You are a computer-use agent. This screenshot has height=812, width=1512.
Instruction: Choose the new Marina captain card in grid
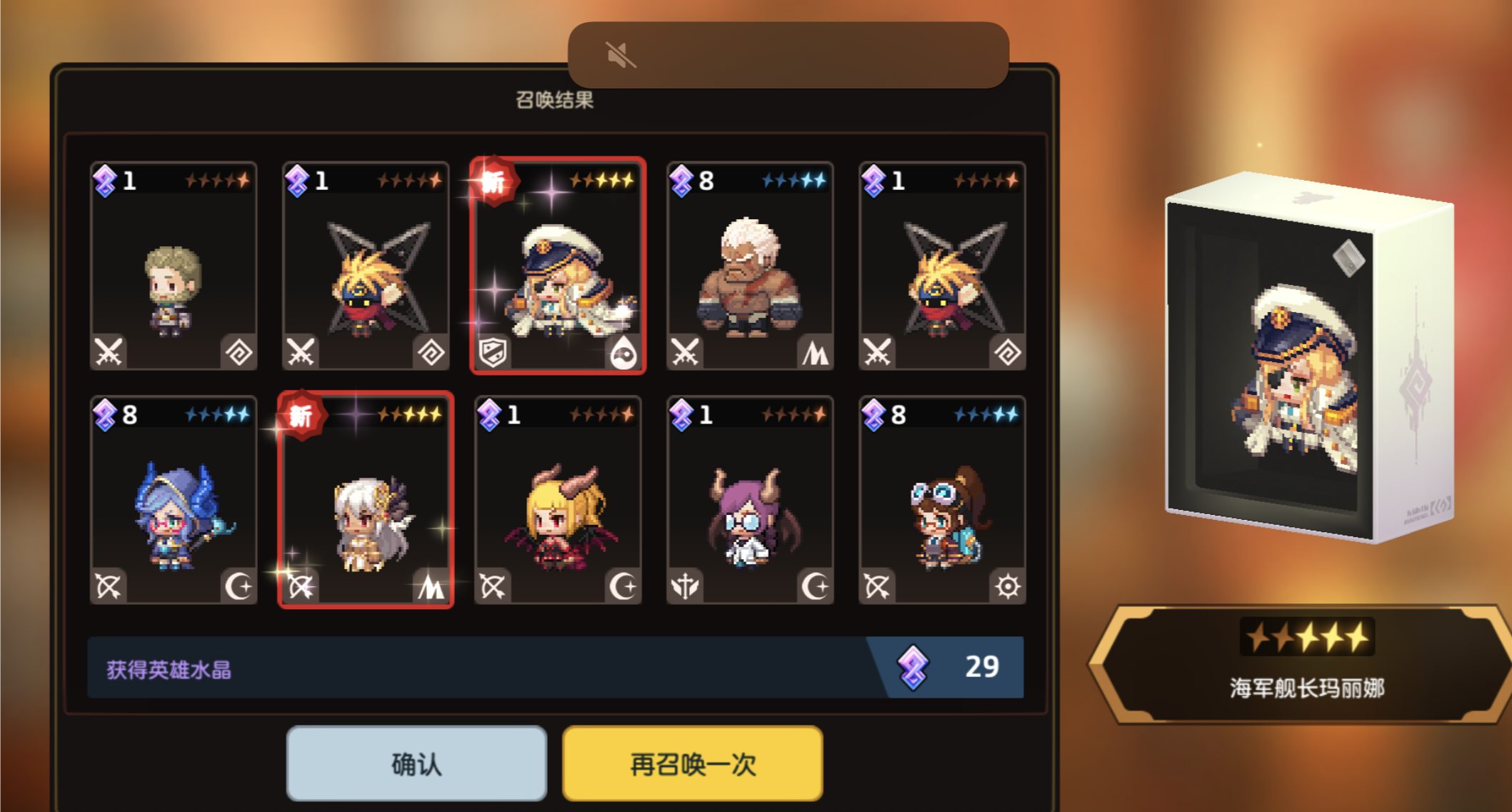558,266
